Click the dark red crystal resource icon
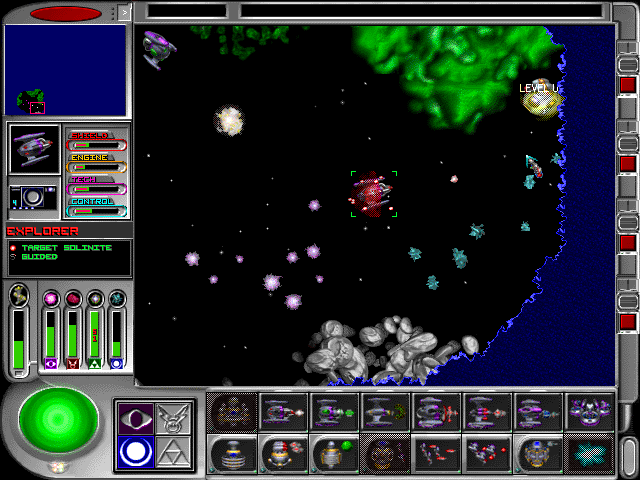The height and width of the screenshot is (480, 640). 73,298
